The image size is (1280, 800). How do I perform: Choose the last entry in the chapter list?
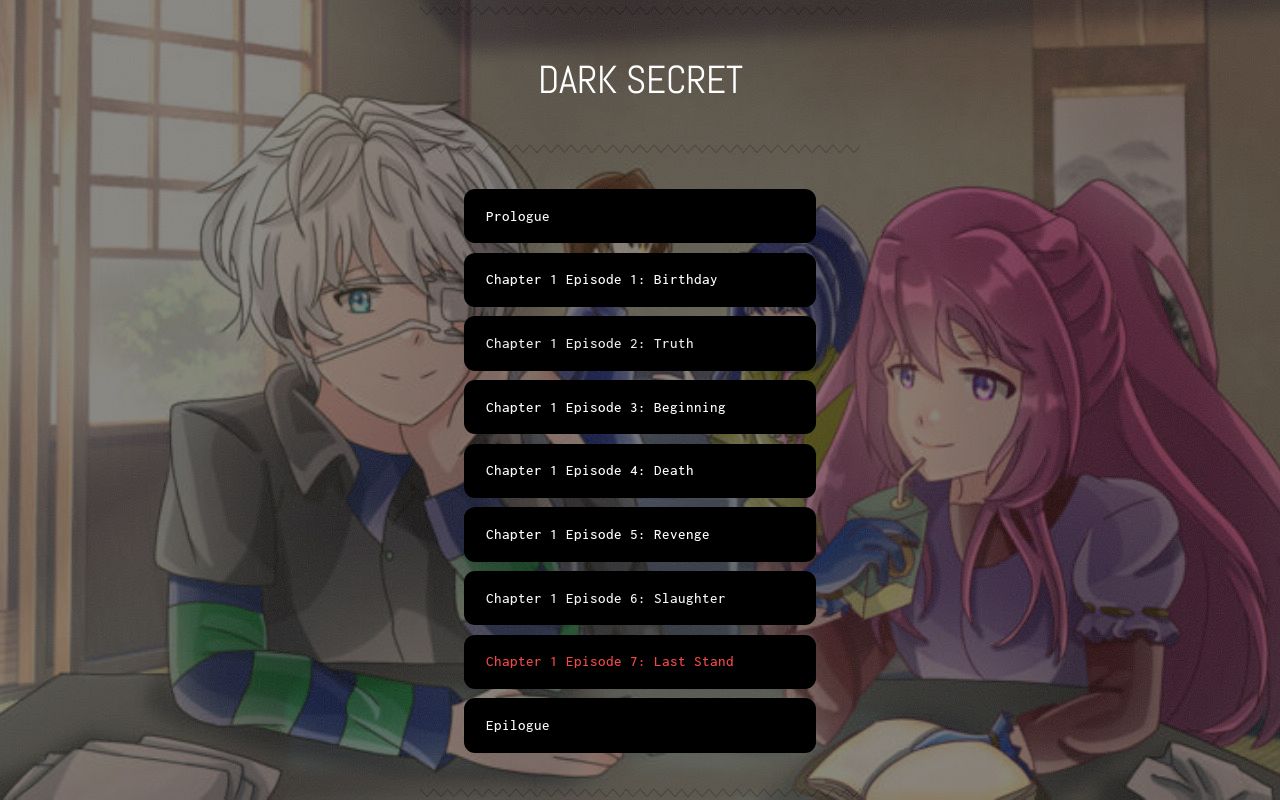640,725
